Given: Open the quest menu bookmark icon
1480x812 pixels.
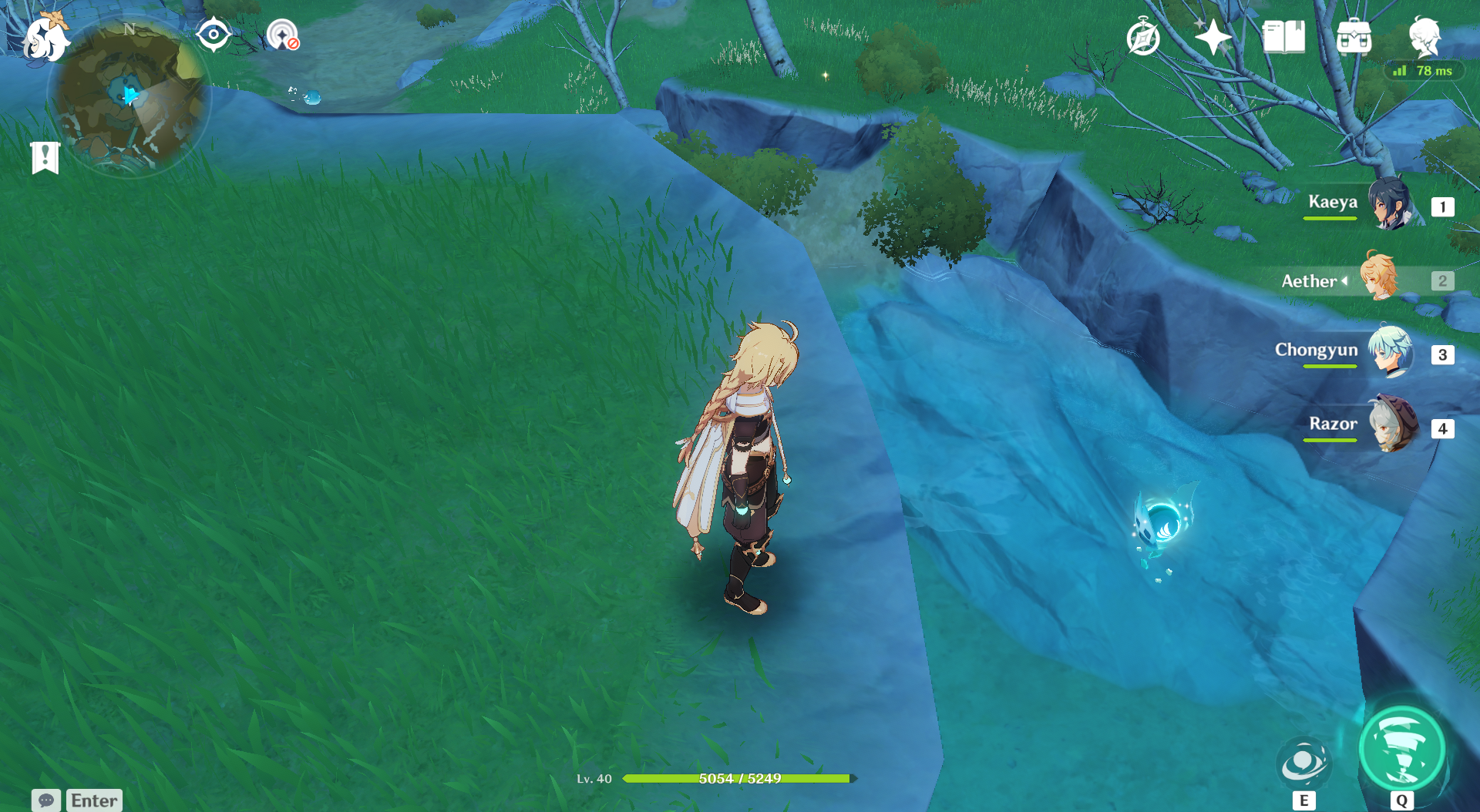Looking at the screenshot, I should pos(45,158).
